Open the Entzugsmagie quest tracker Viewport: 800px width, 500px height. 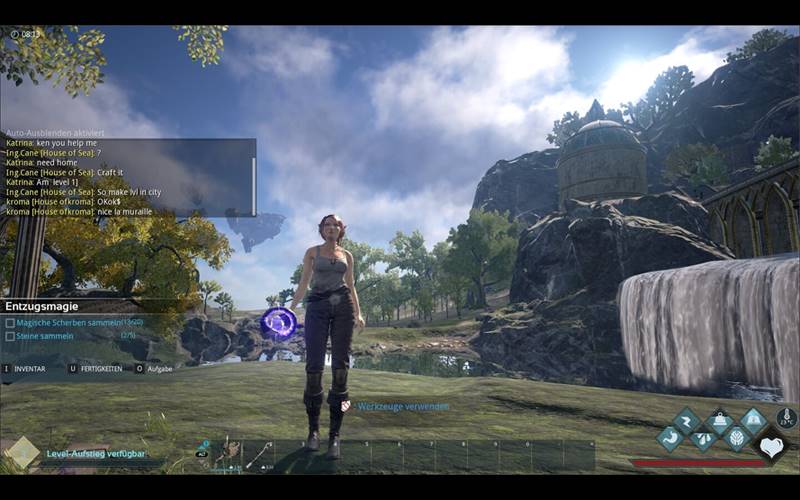coord(40,306)
